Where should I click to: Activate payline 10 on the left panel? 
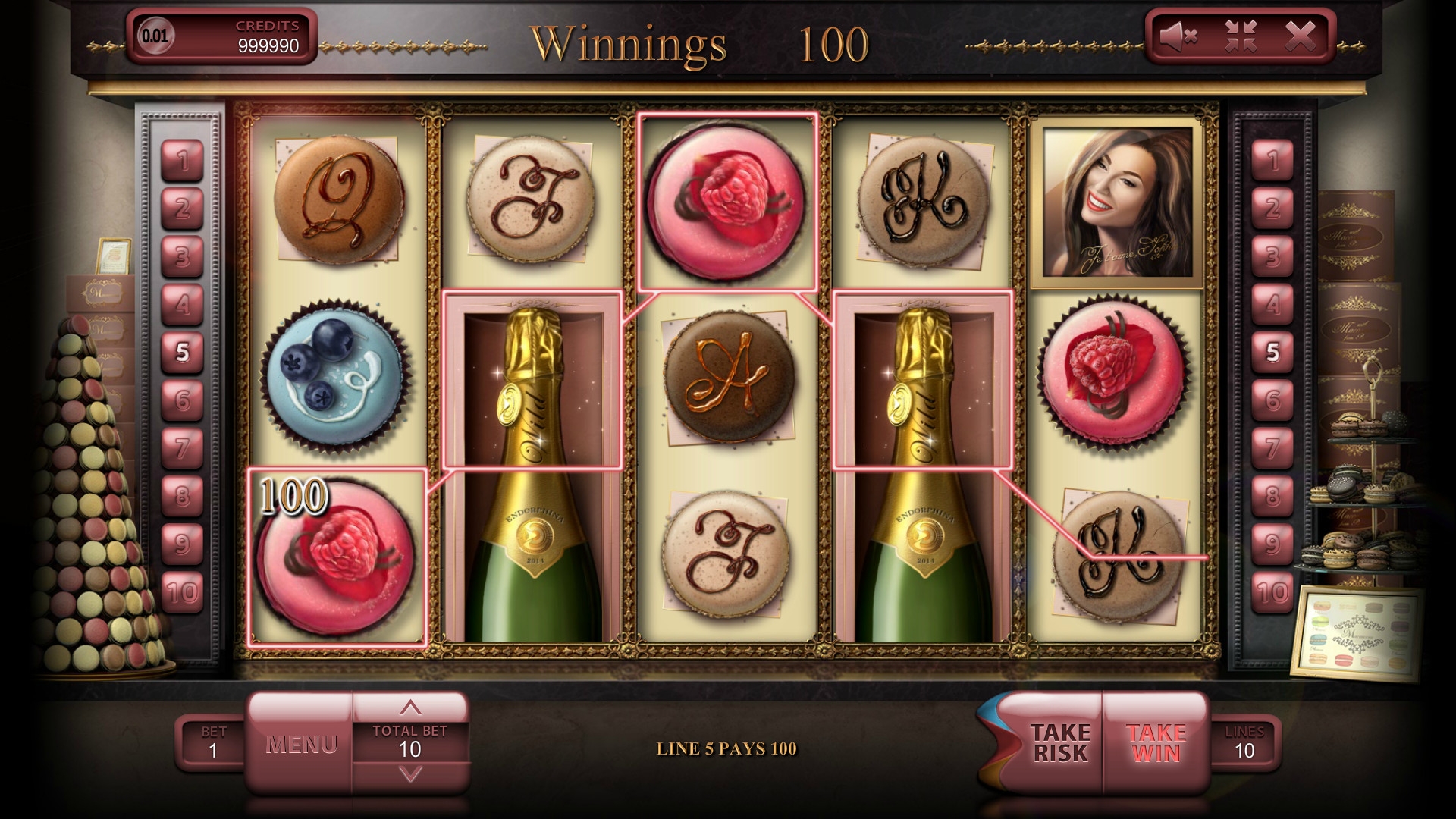pyautogui.click(x=182, y=592)
